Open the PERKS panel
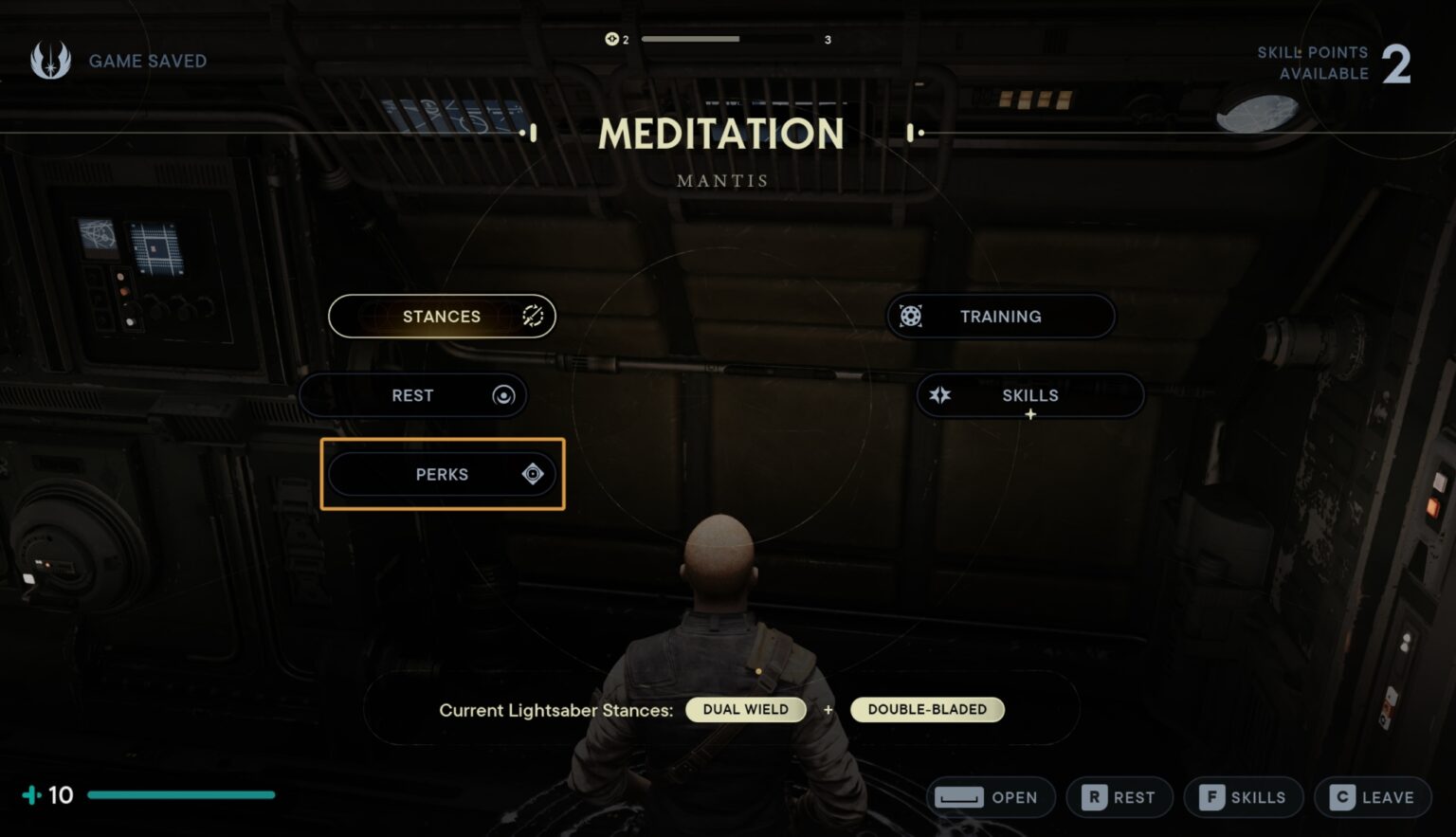Viewport: 1456px width, 837px height. [x=442, y=474]
